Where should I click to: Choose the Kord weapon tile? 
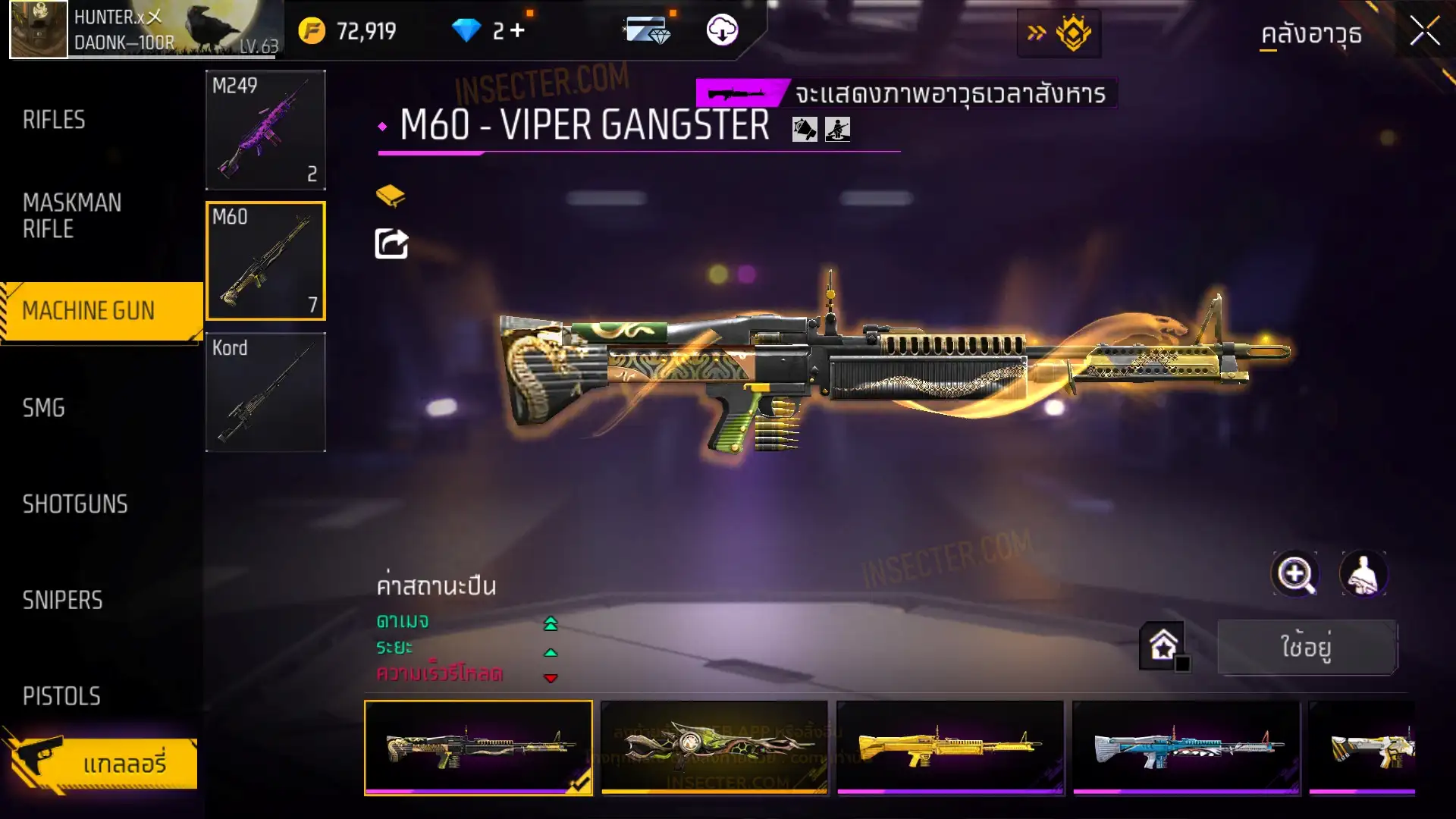(265, 392)
